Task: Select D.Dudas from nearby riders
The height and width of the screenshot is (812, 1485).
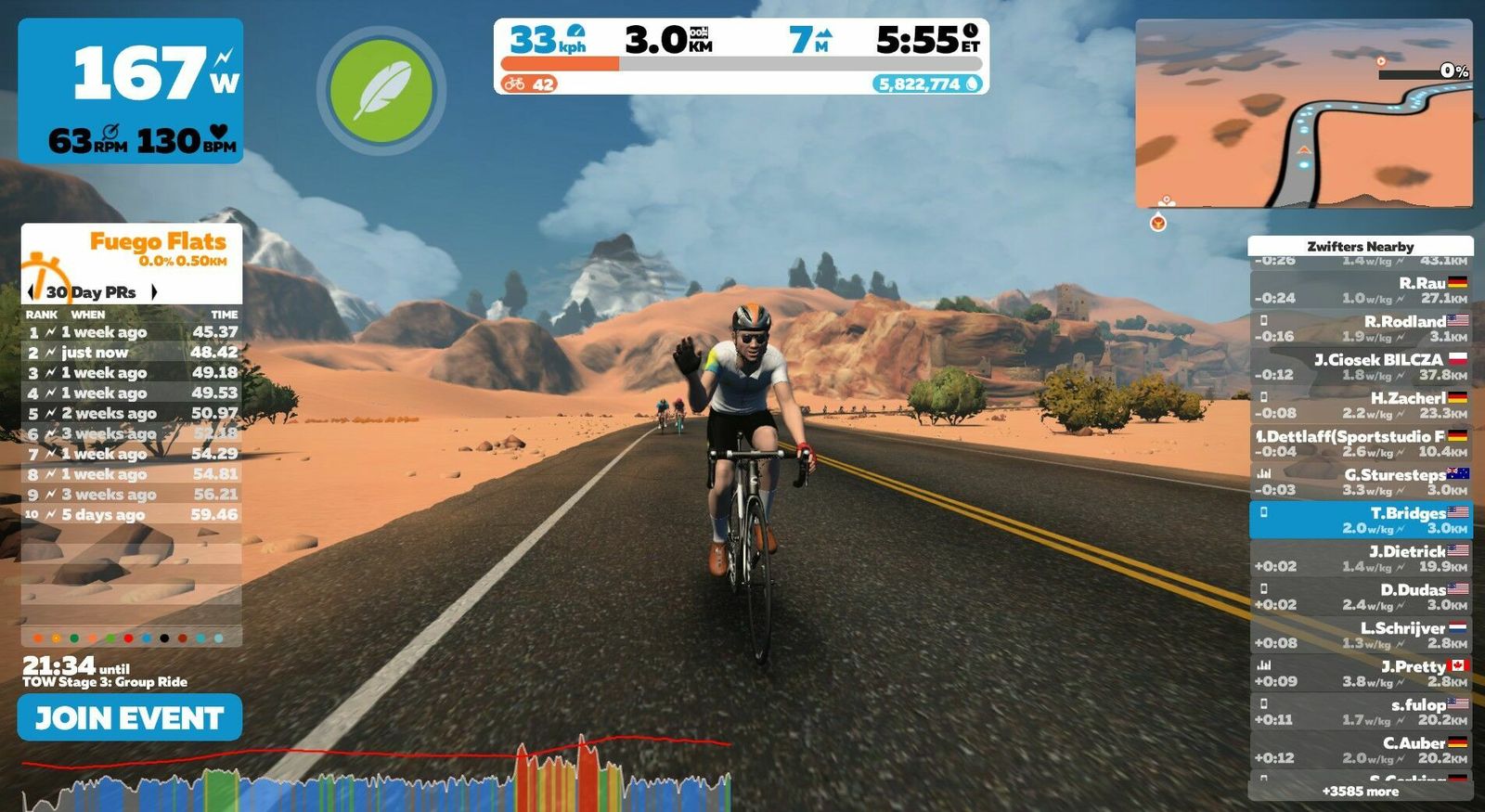Action: coord(1360,597)
